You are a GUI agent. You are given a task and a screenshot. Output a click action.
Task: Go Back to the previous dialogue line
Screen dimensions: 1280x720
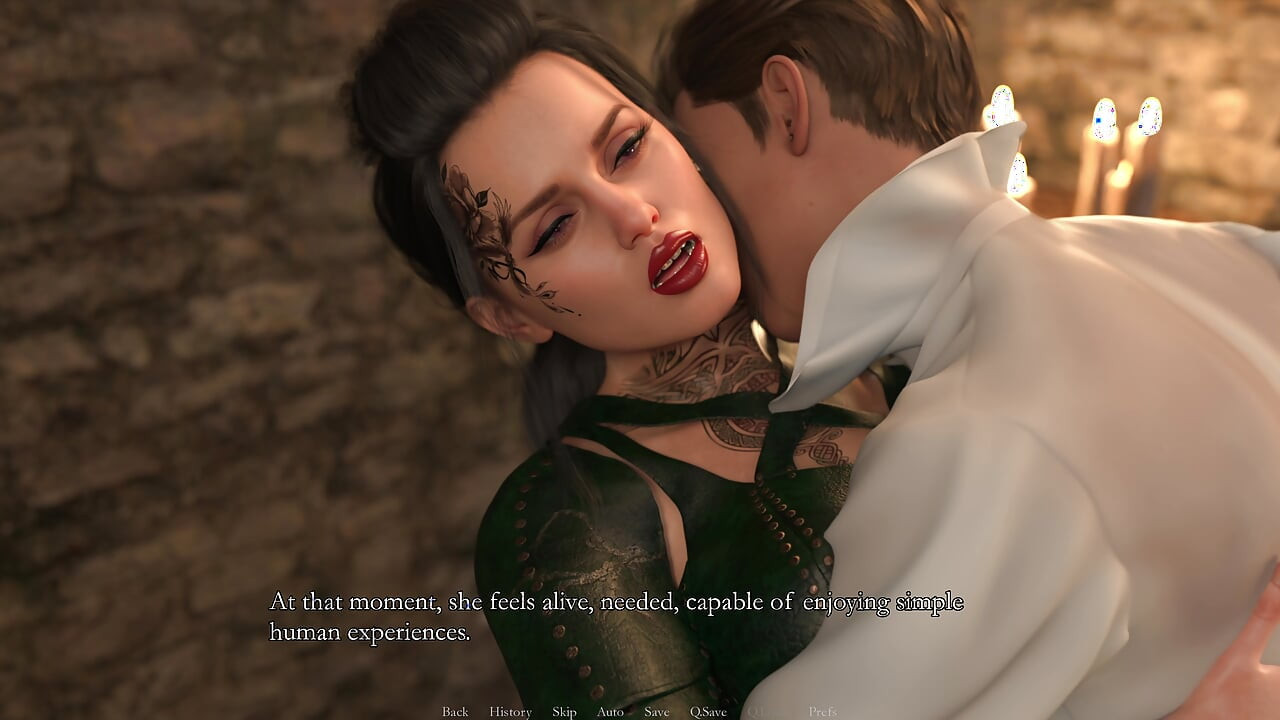point(455,711)
